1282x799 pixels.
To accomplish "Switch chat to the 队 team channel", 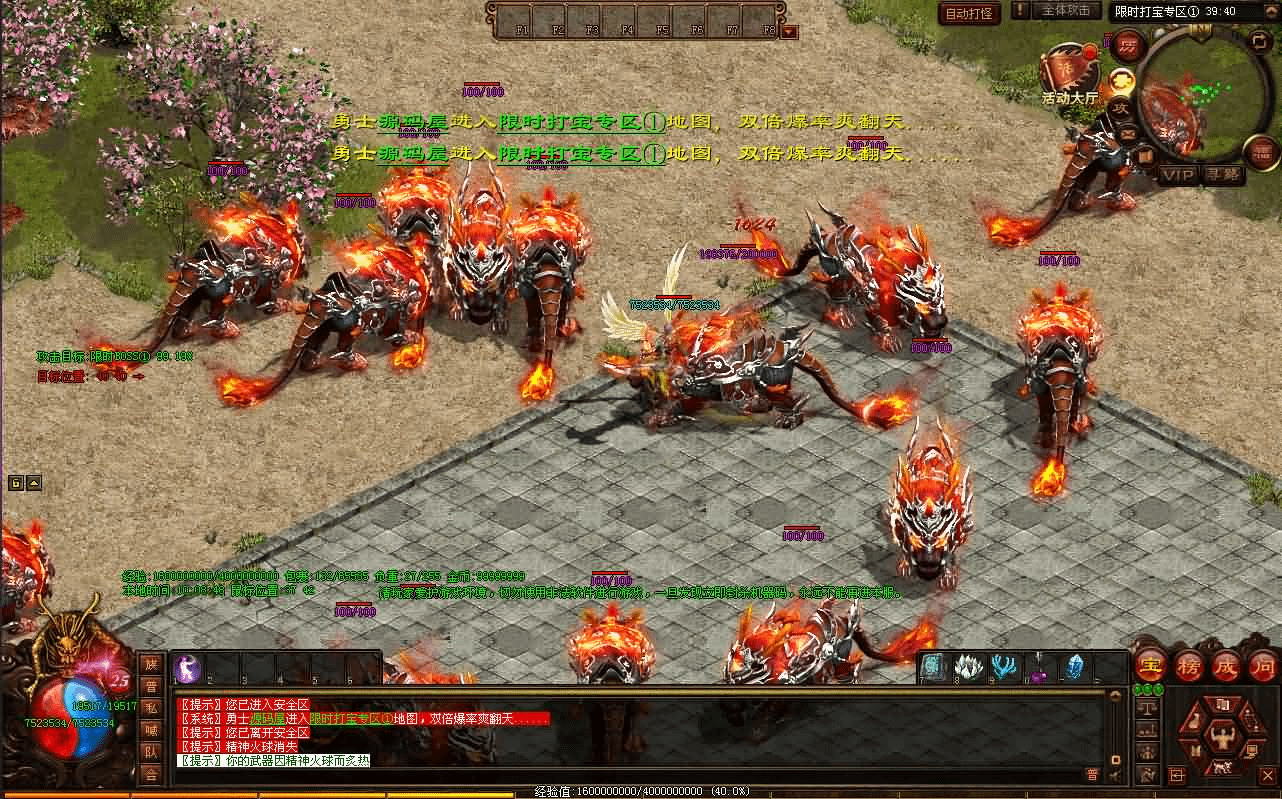I will point(151,752).
